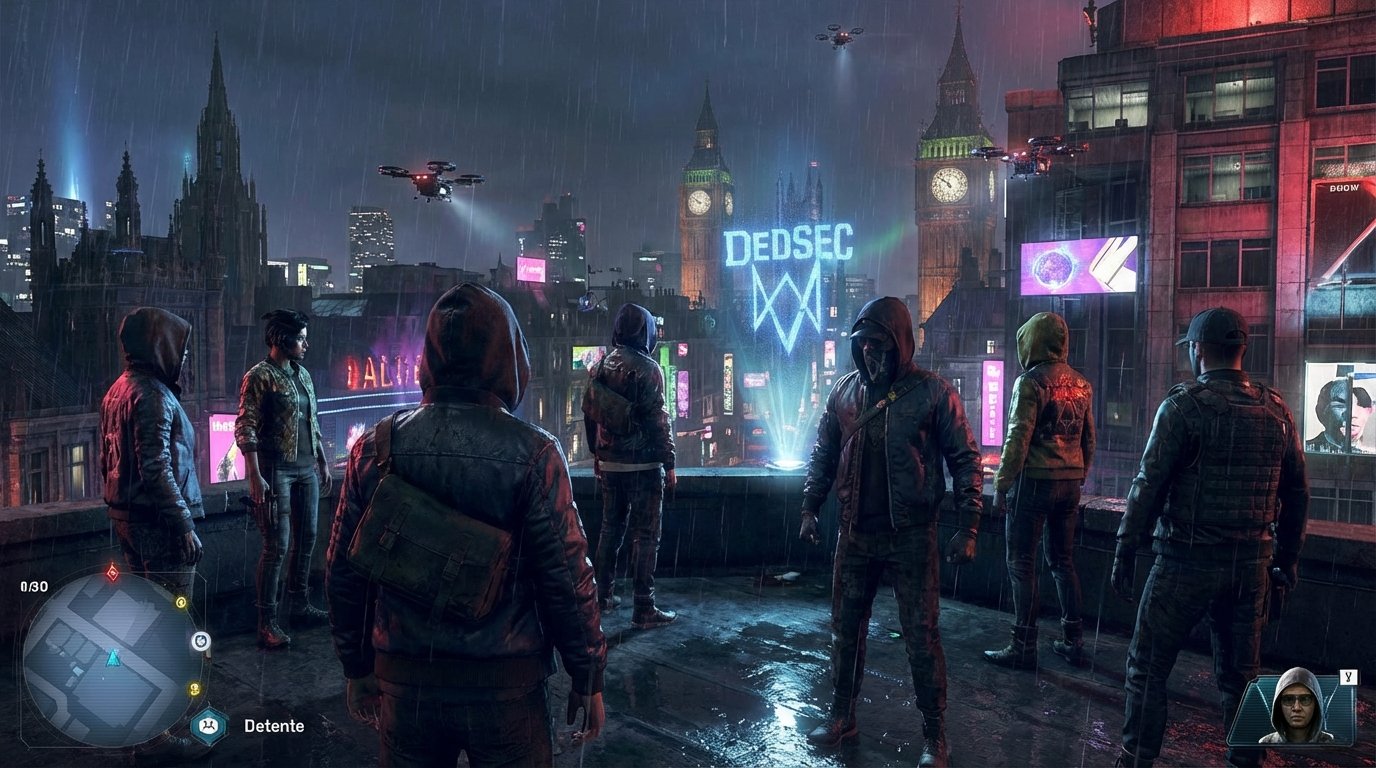The image size is (1376, 768).
Task: Click the white clock waypoint icon on minimap edge
Action: (x=200, y=640)
